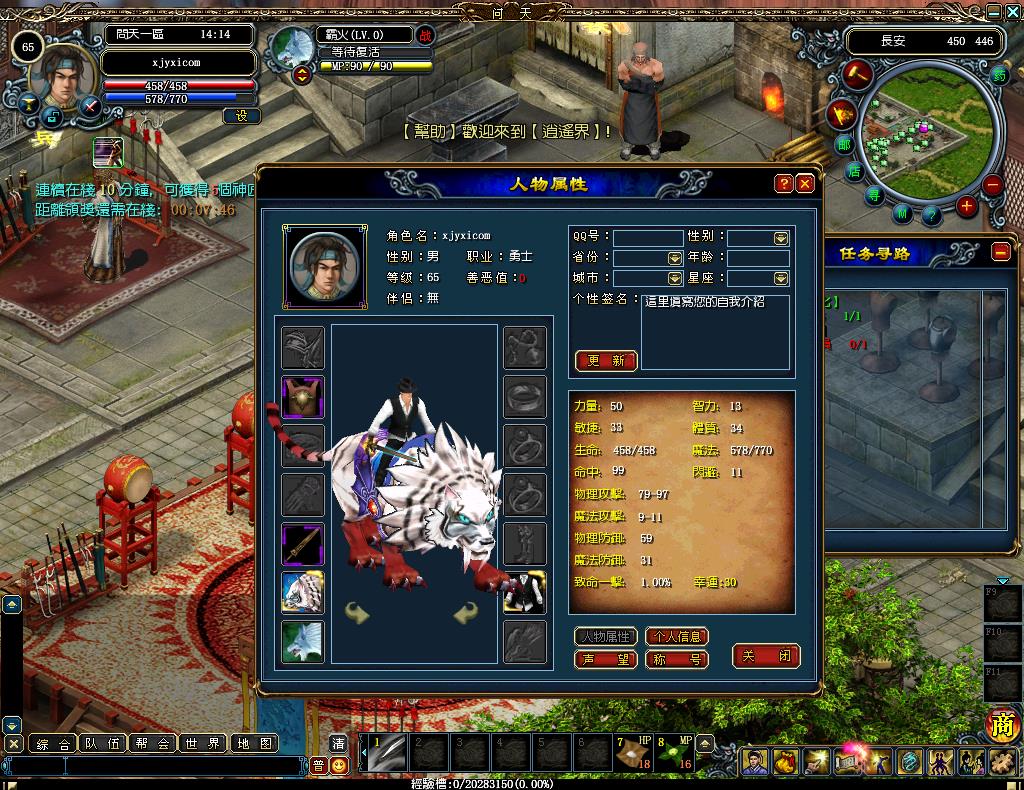This screenshot has height=790, width=1024.
Task: Click the red 关闭 button
Action: [x=766, y=656]
